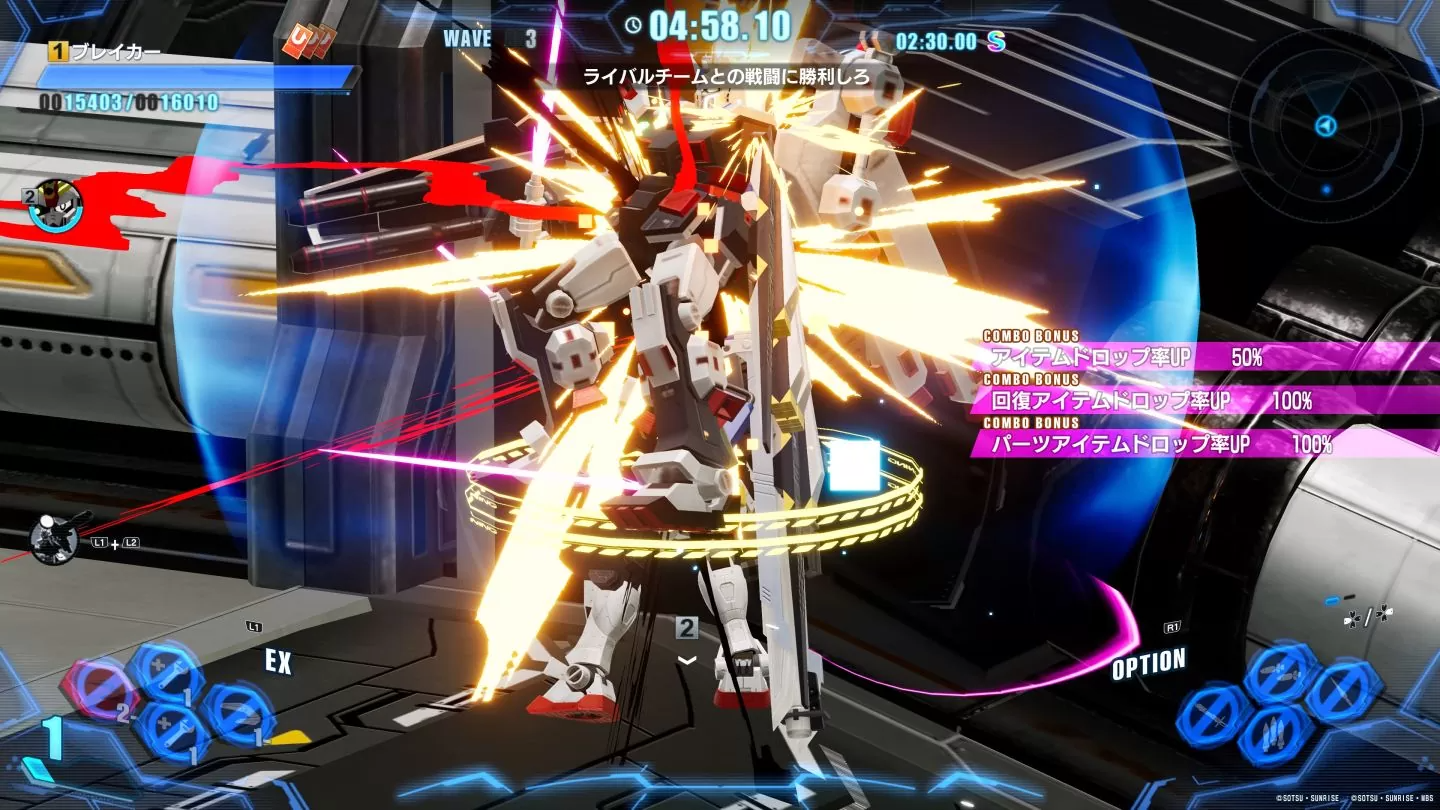This screenshot has height=810, width=1440.
Task: Choose the crossed twin-blades option icon
Action: tap(1281, 671)
